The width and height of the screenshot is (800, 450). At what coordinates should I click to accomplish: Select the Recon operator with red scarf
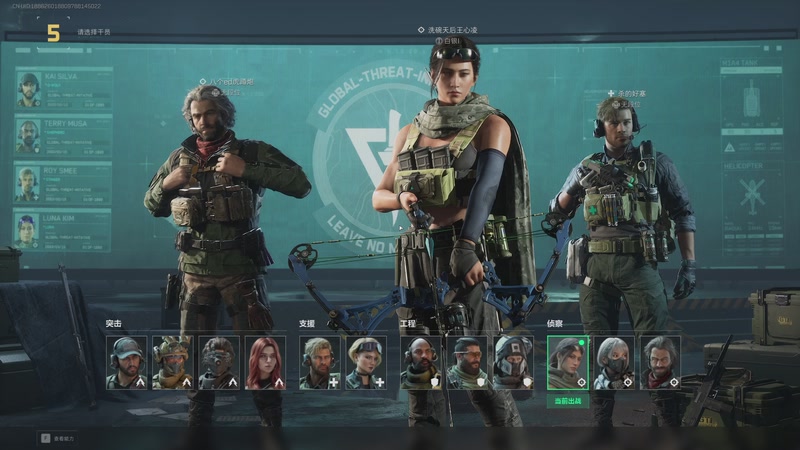(660, 362)
